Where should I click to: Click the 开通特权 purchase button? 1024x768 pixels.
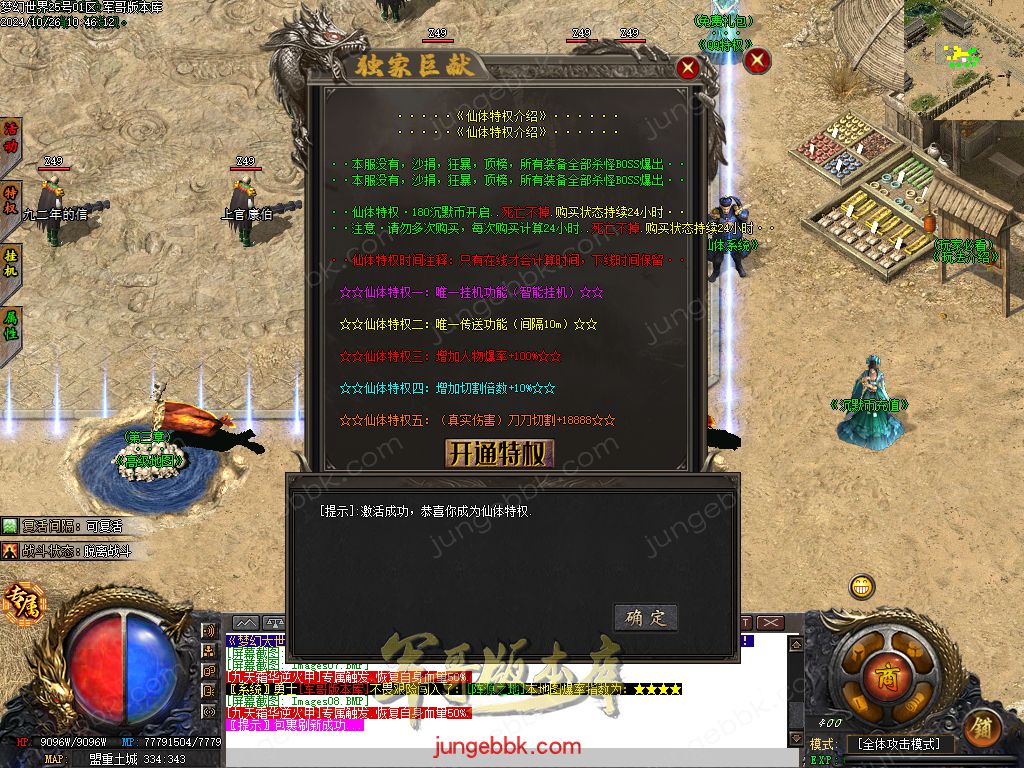pos(498,453)
